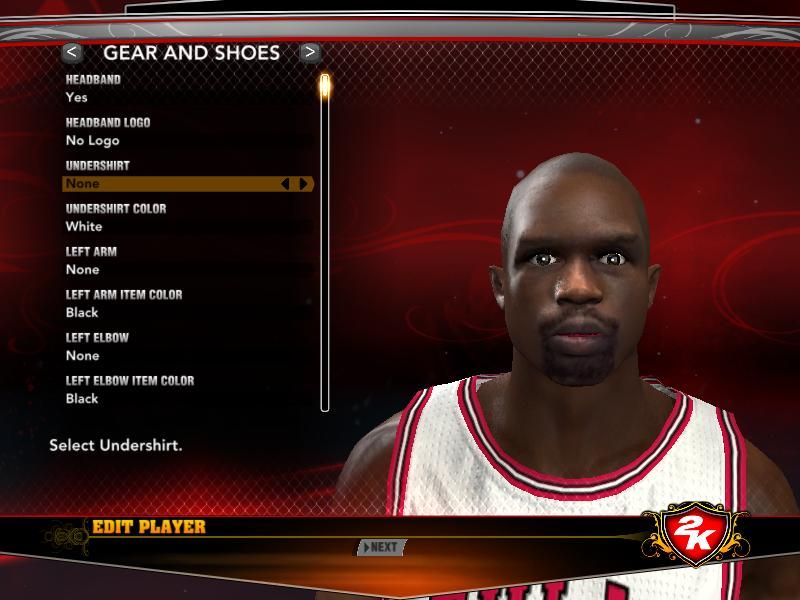The image size is (800, 600).
Task: Click the gear list scrollbar handle
Action: pos(324,86)
